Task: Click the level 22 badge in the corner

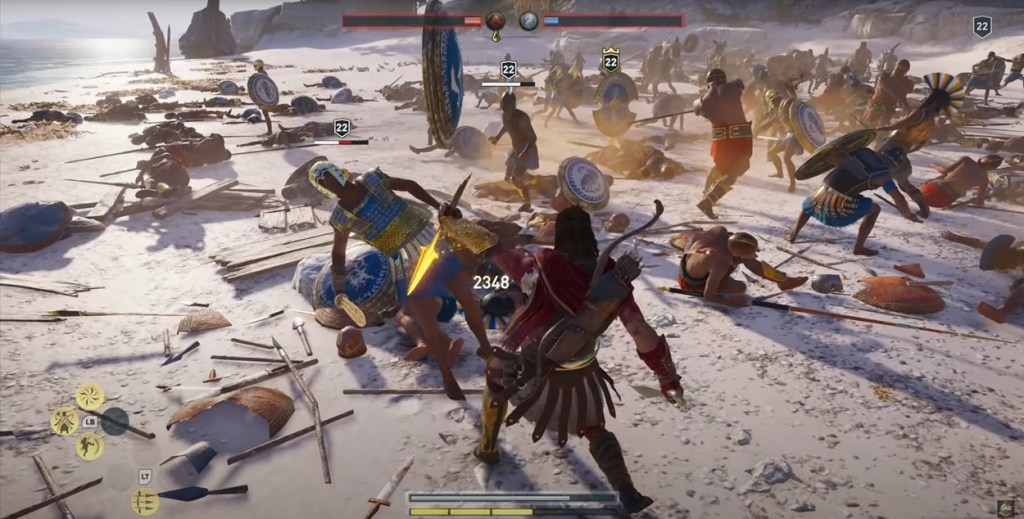Action: pos(982,27)
